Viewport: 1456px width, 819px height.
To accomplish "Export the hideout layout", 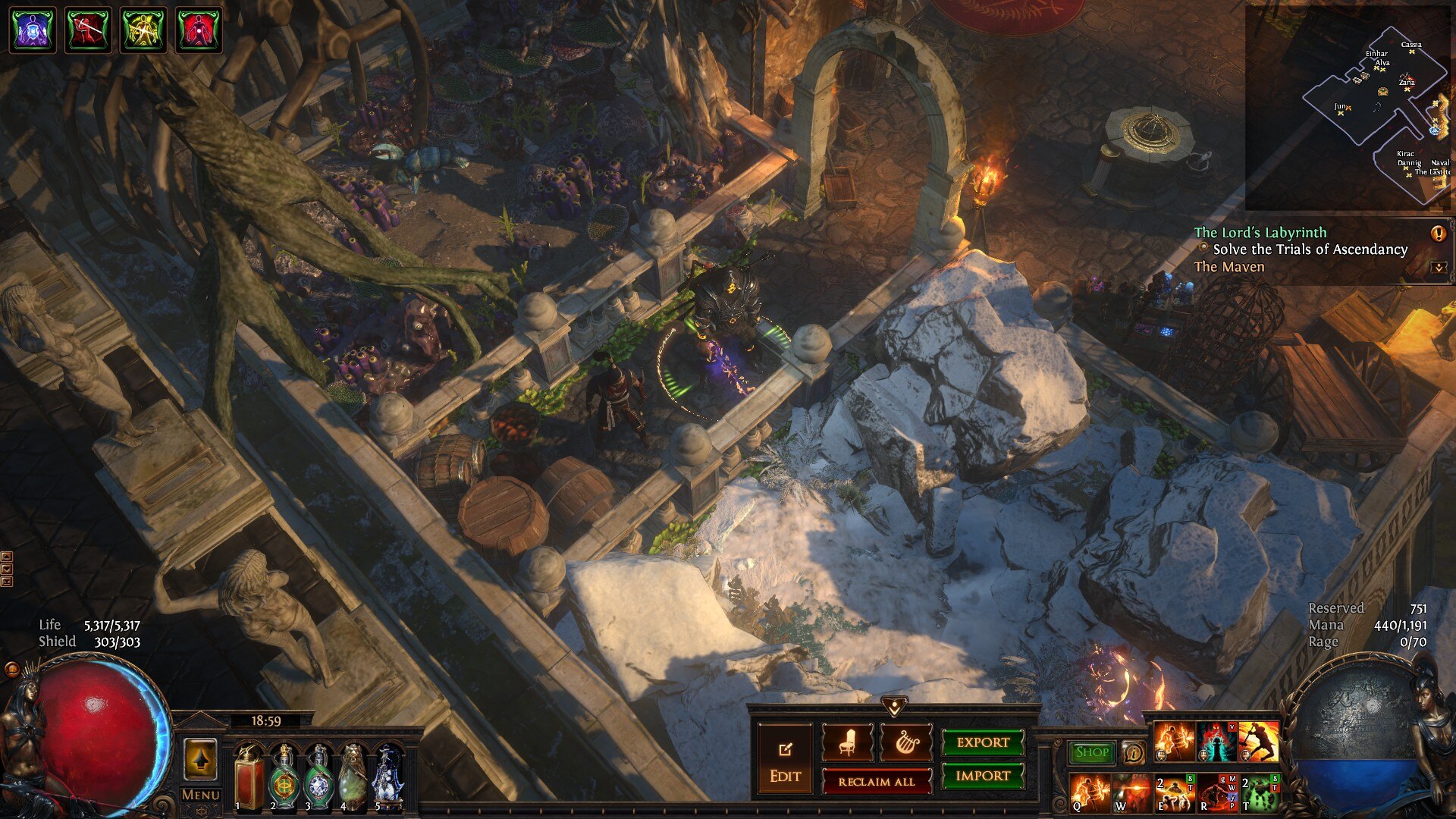I will [x=983, y=742].
